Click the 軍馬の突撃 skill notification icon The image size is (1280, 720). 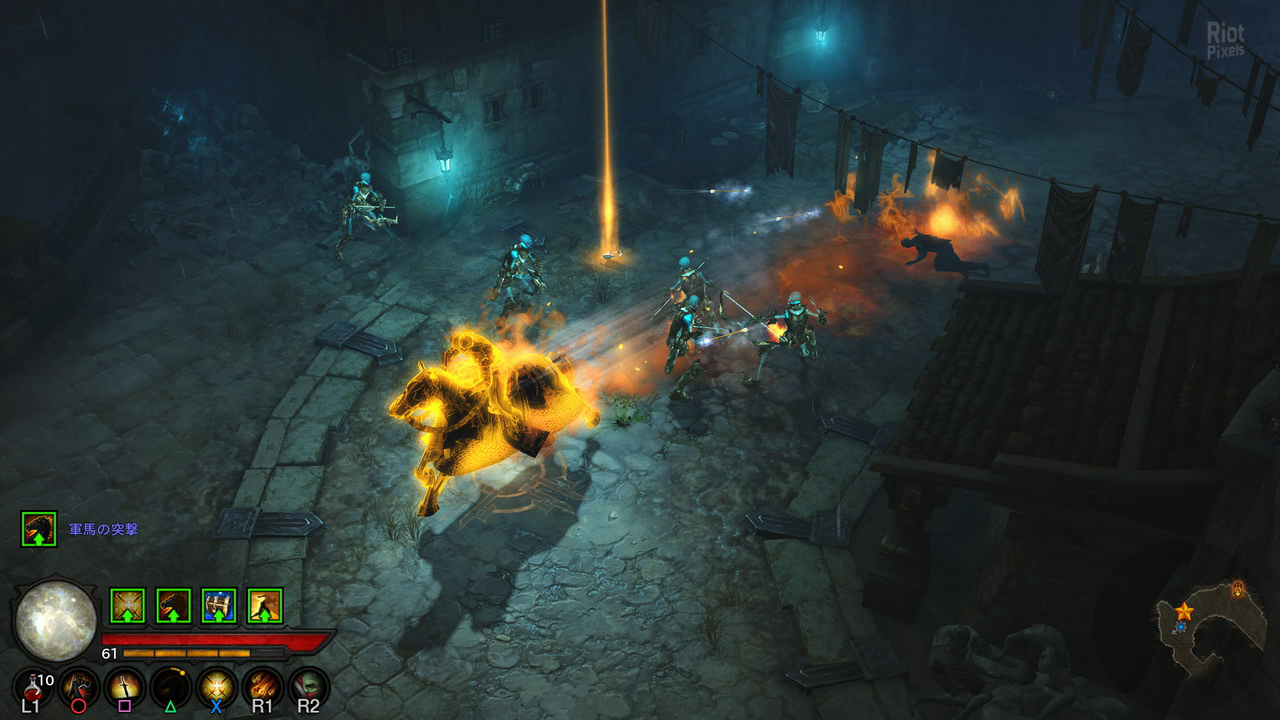[x=39, y=529]
